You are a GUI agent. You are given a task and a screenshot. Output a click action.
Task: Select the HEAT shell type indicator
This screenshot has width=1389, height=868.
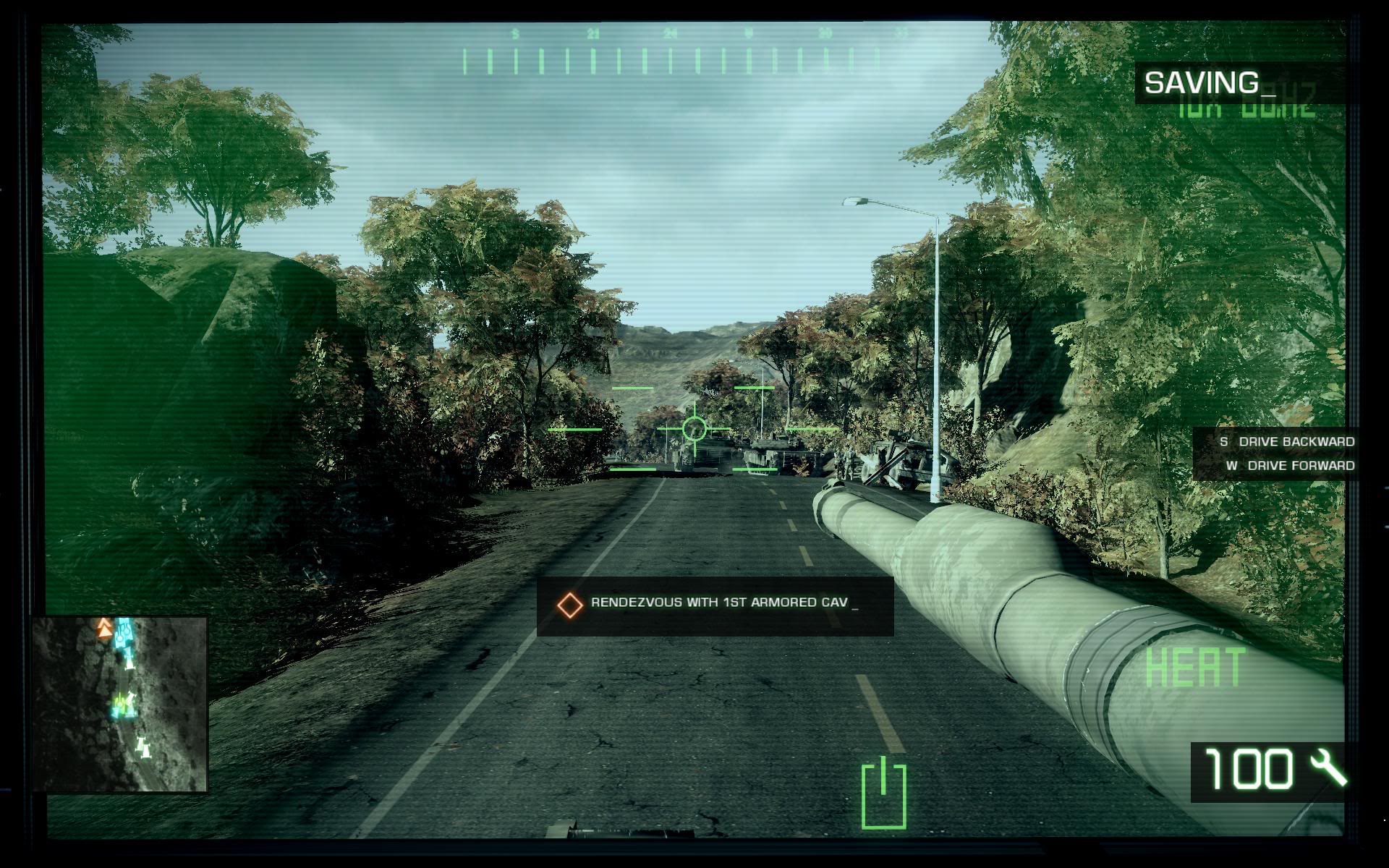1195,667
